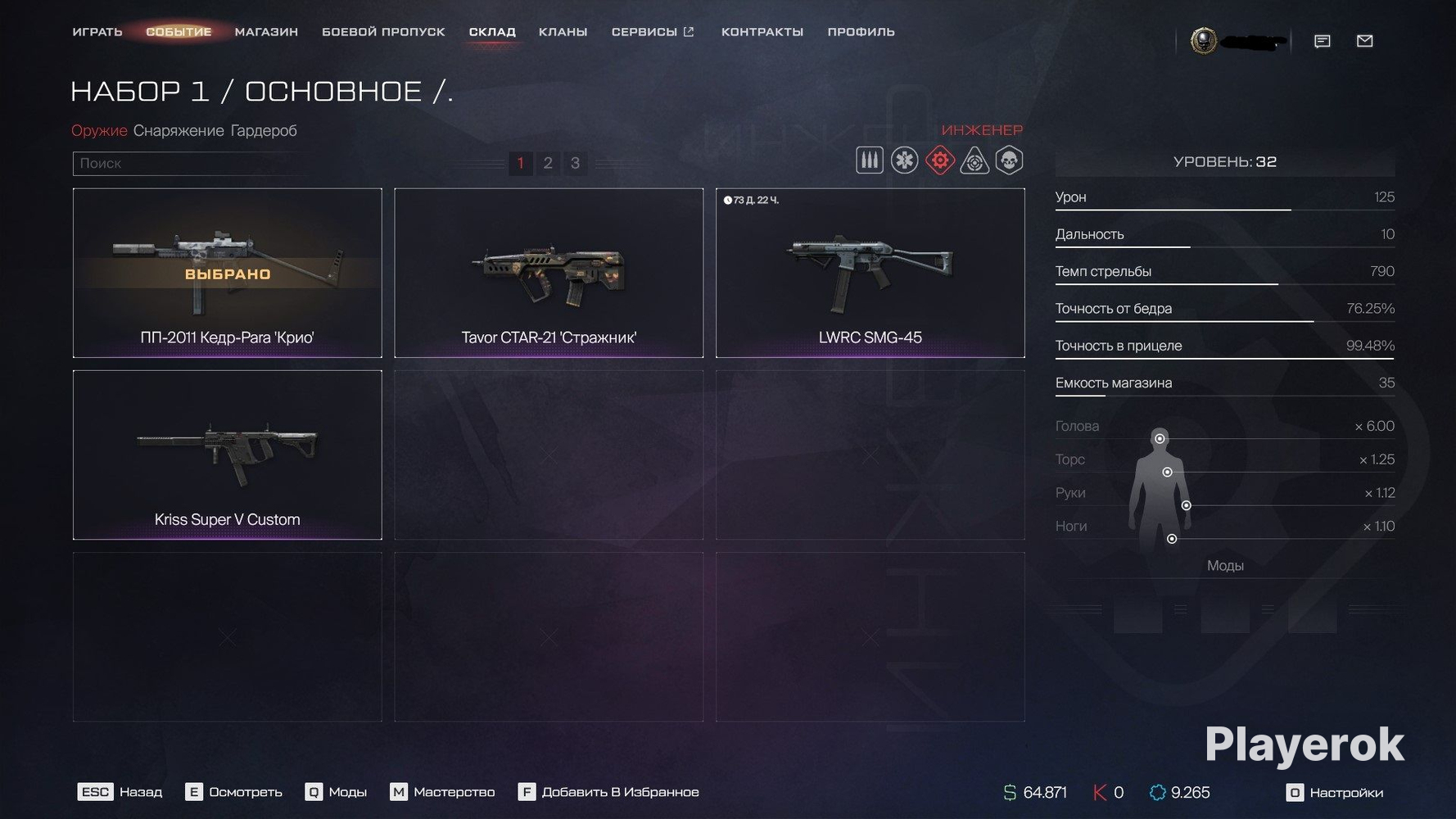
Task: Open the Сервисы external link
Action: [653, 32]
